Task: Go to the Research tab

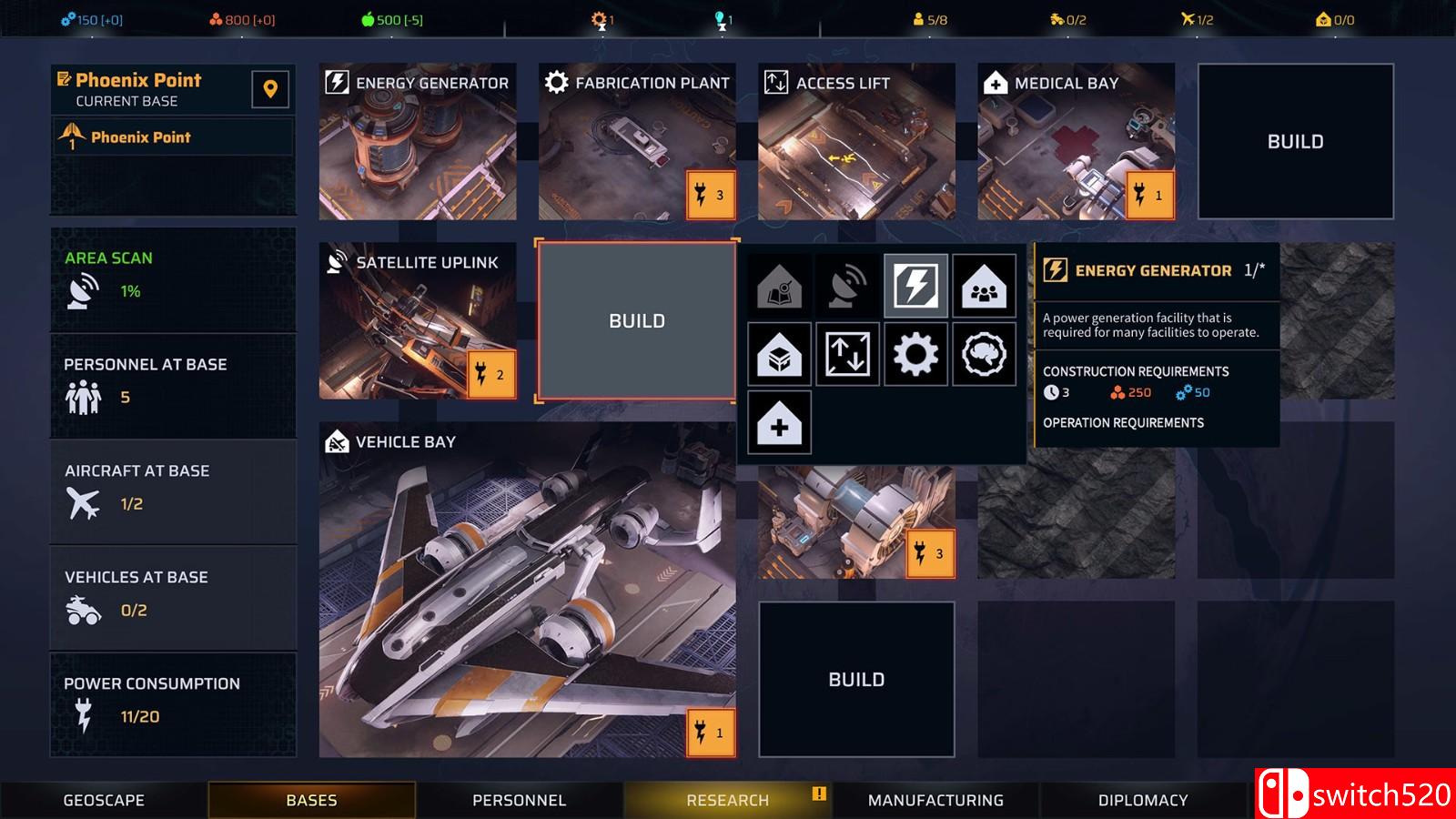Action: click(x=727, y=800)
